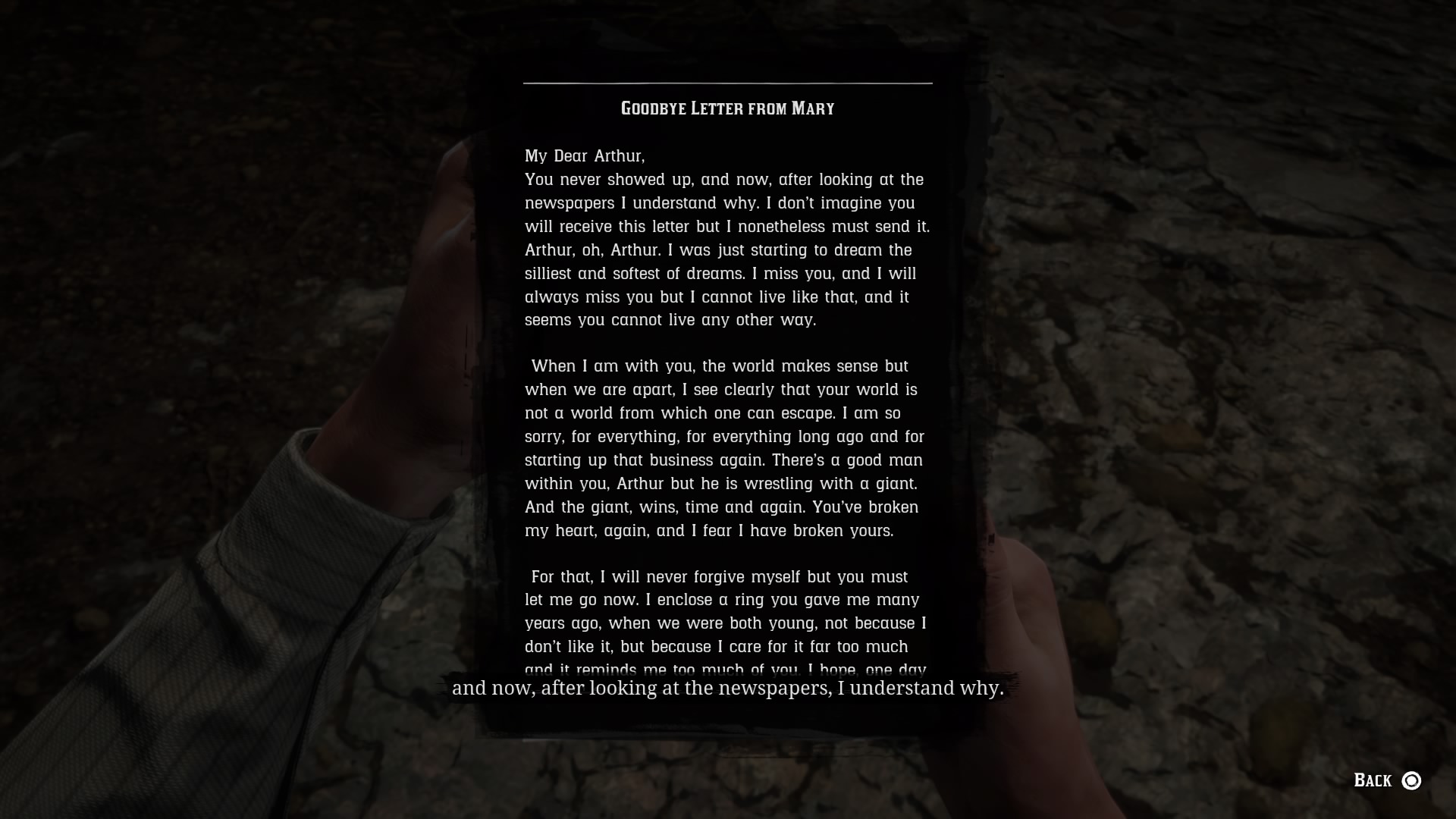This screenshot has height=819, width=1456.
Task: Click the line about wrestling with a giant
Action: point(720,483)
